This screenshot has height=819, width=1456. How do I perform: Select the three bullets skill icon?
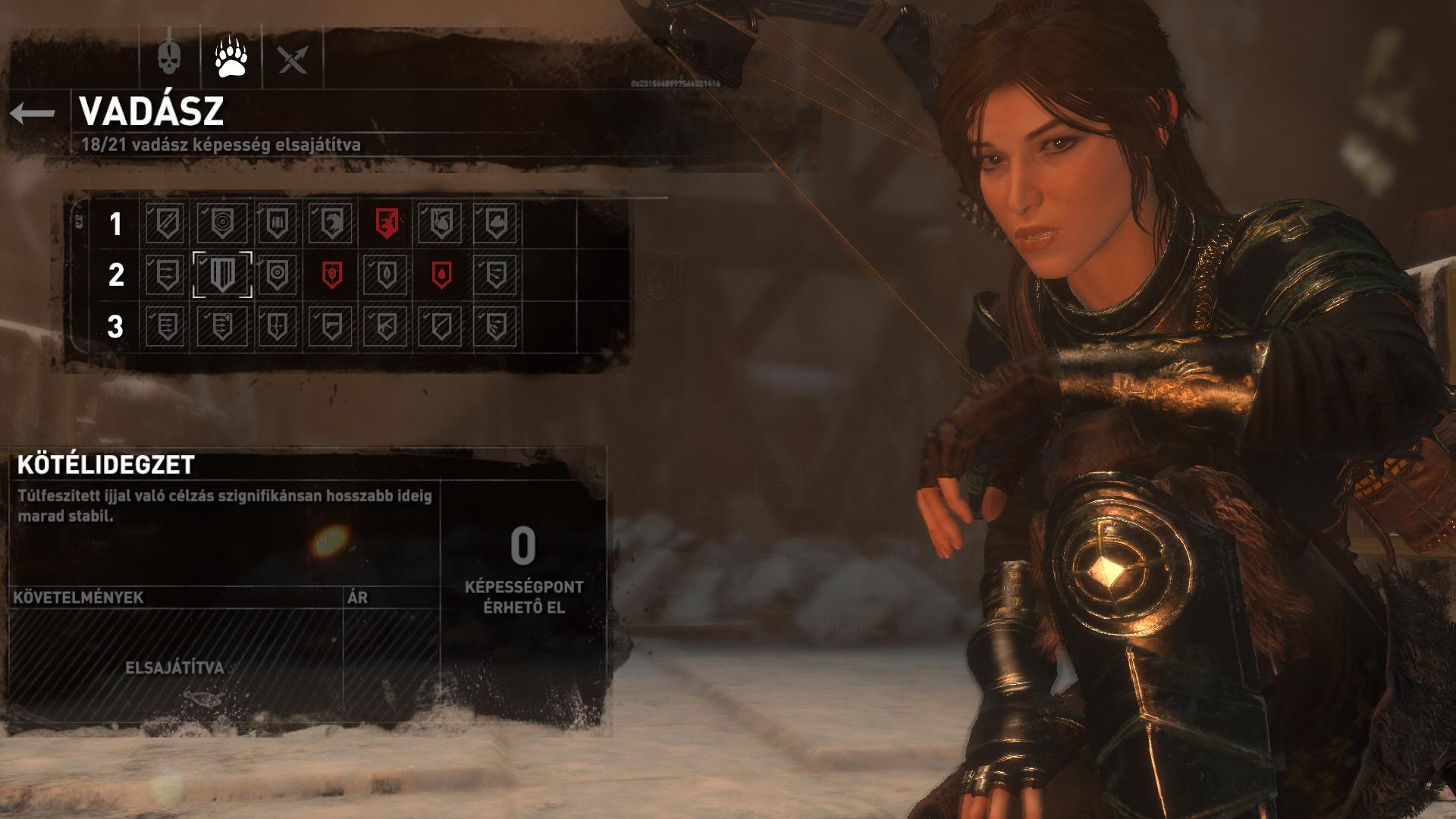point(277,223)
